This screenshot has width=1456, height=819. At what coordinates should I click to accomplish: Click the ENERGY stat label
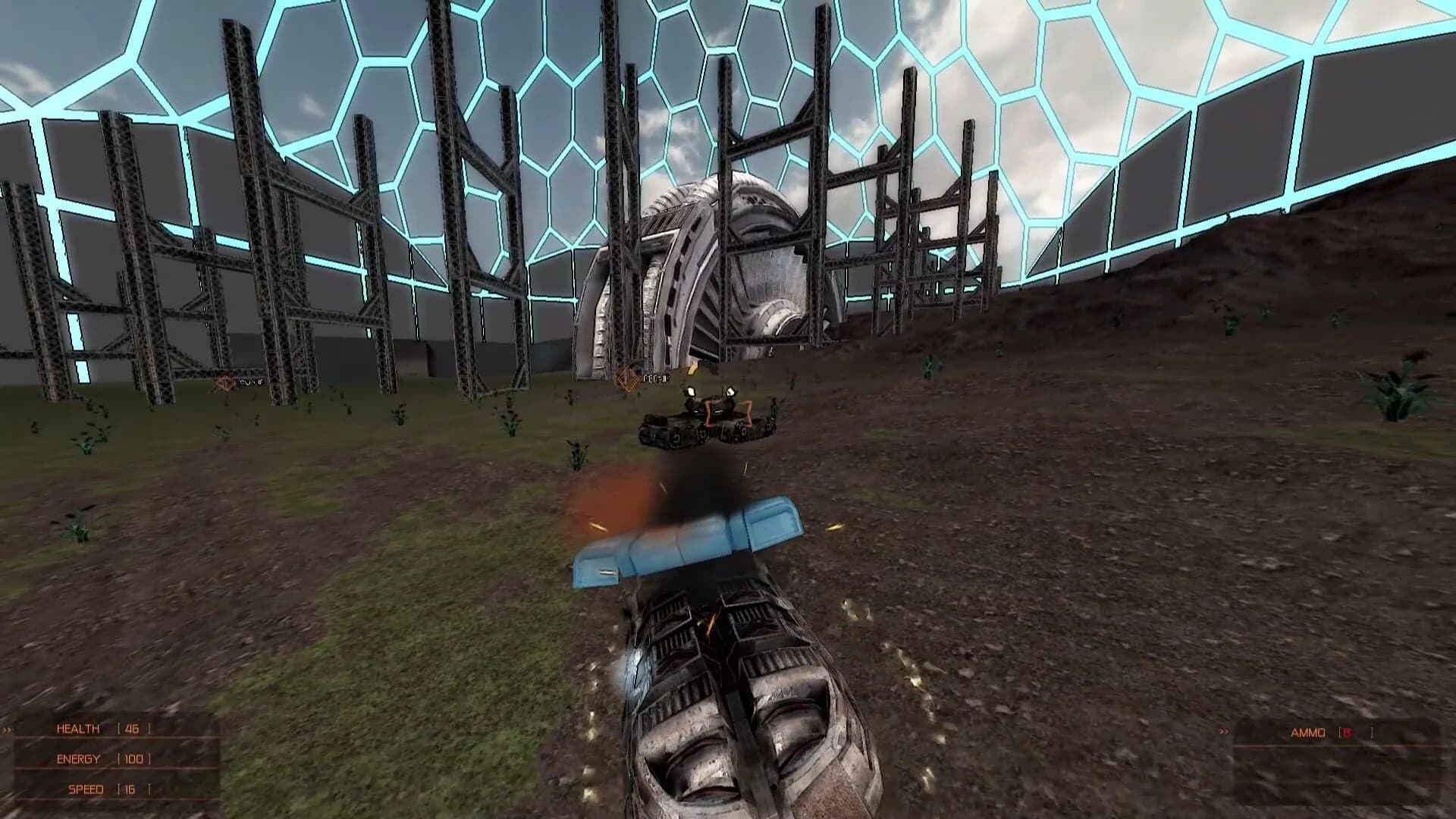coord(77,758)
